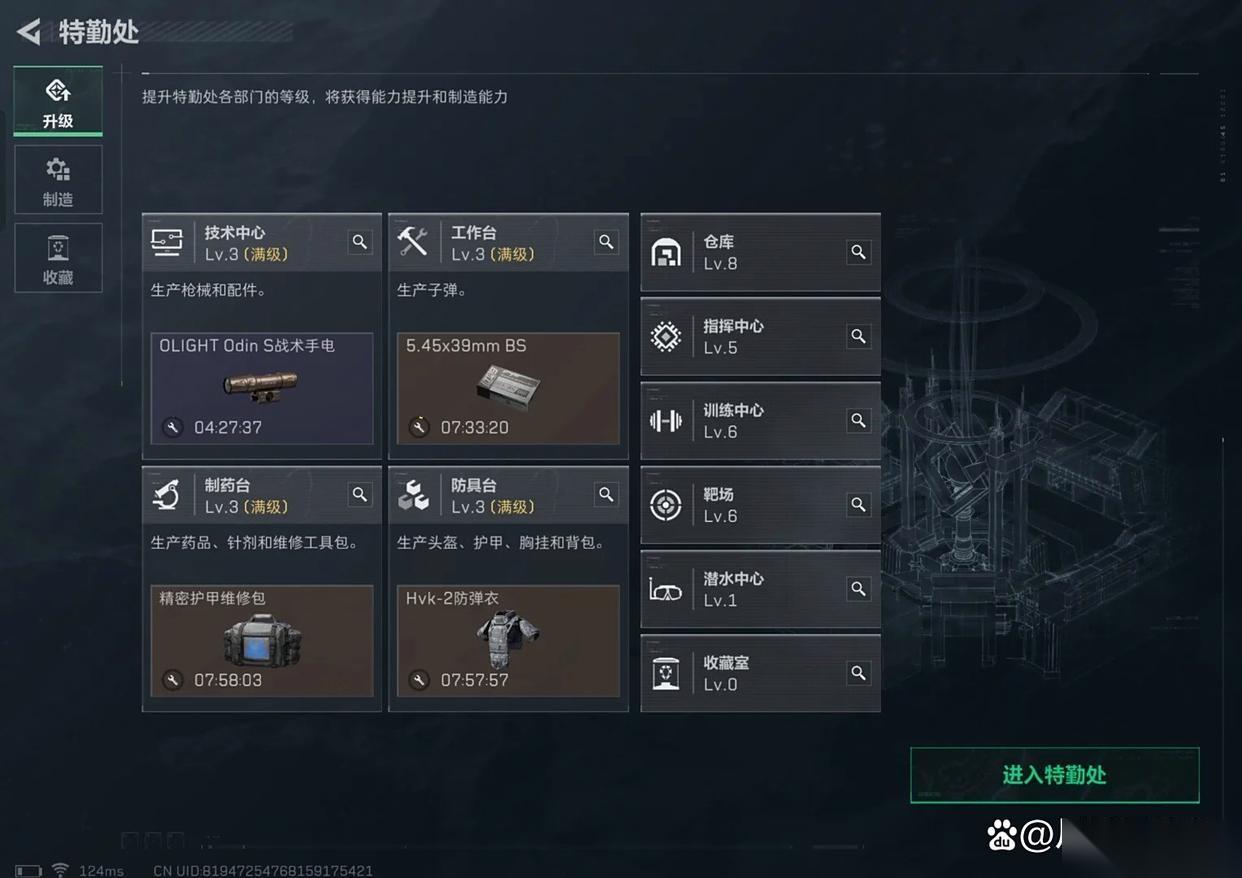The height and width of the screenshot is (878, 1242).
Task: Select the 升级 upgrade tab
Action: tap(58, 101)
